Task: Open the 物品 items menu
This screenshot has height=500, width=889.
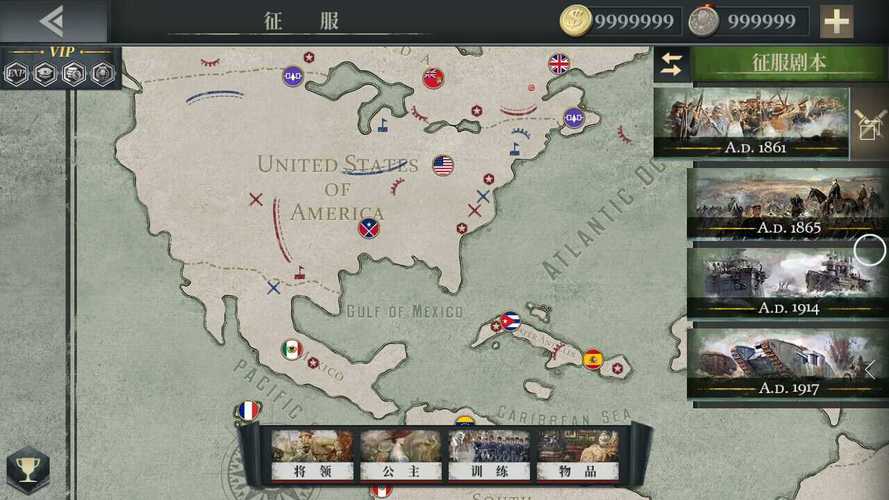Action: [577, 455]
